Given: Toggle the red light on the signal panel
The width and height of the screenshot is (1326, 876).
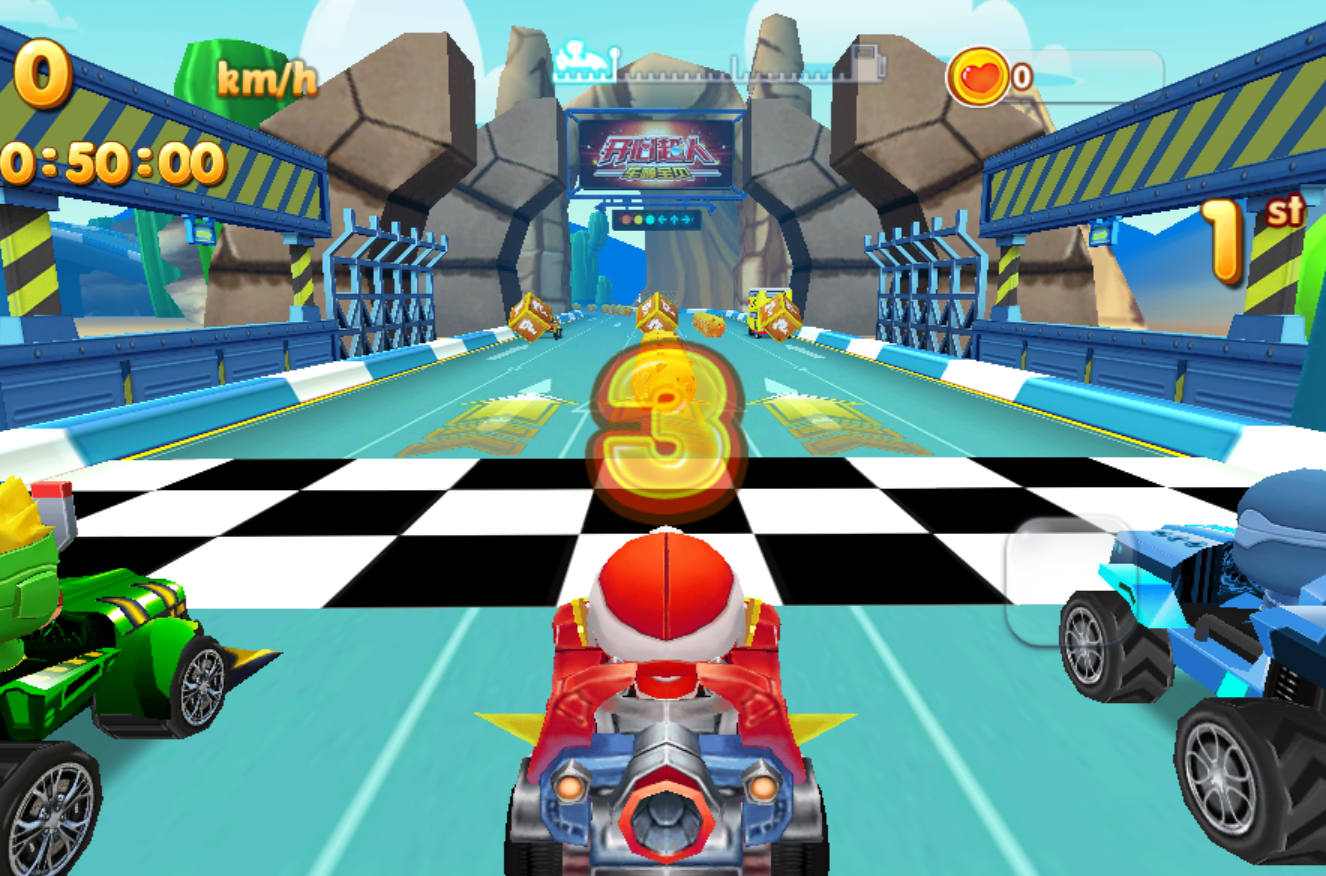Looking at the screenshot, I should point(626,220).
